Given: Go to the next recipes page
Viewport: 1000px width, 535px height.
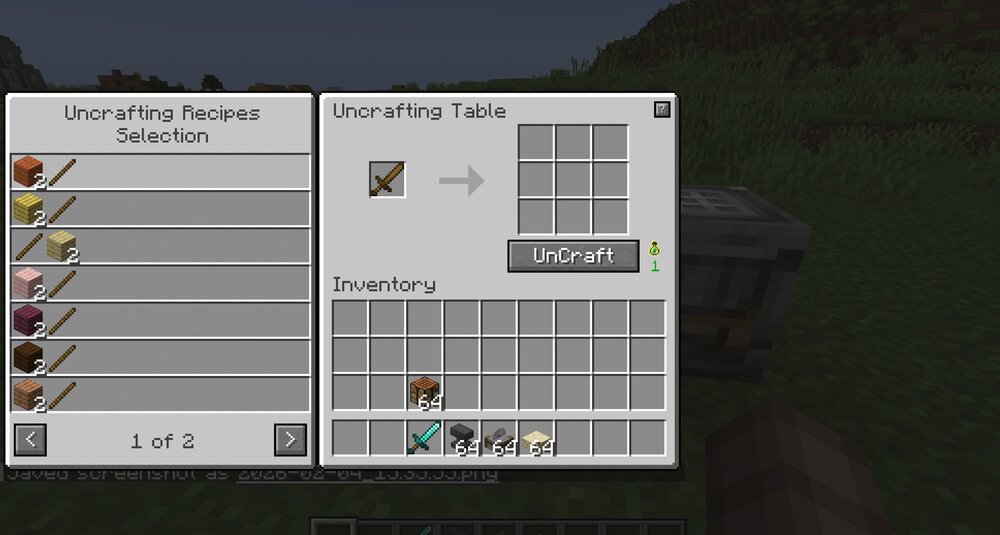Looking at the screenshot, I should click(x=290, y=439).
